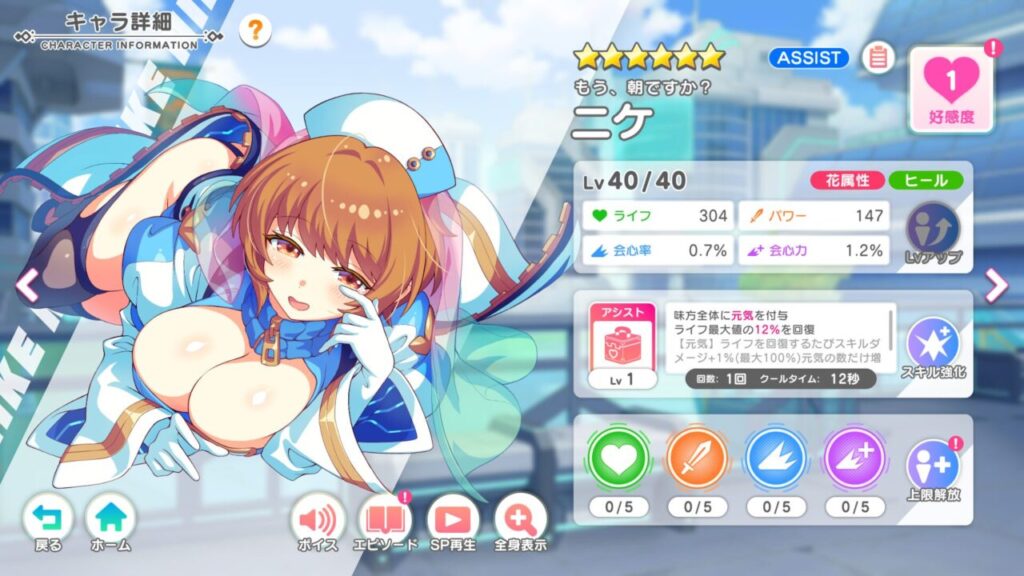Open the エピソード episode book
Viewport: 1024px width, 576px height.
tap(384, 523)
